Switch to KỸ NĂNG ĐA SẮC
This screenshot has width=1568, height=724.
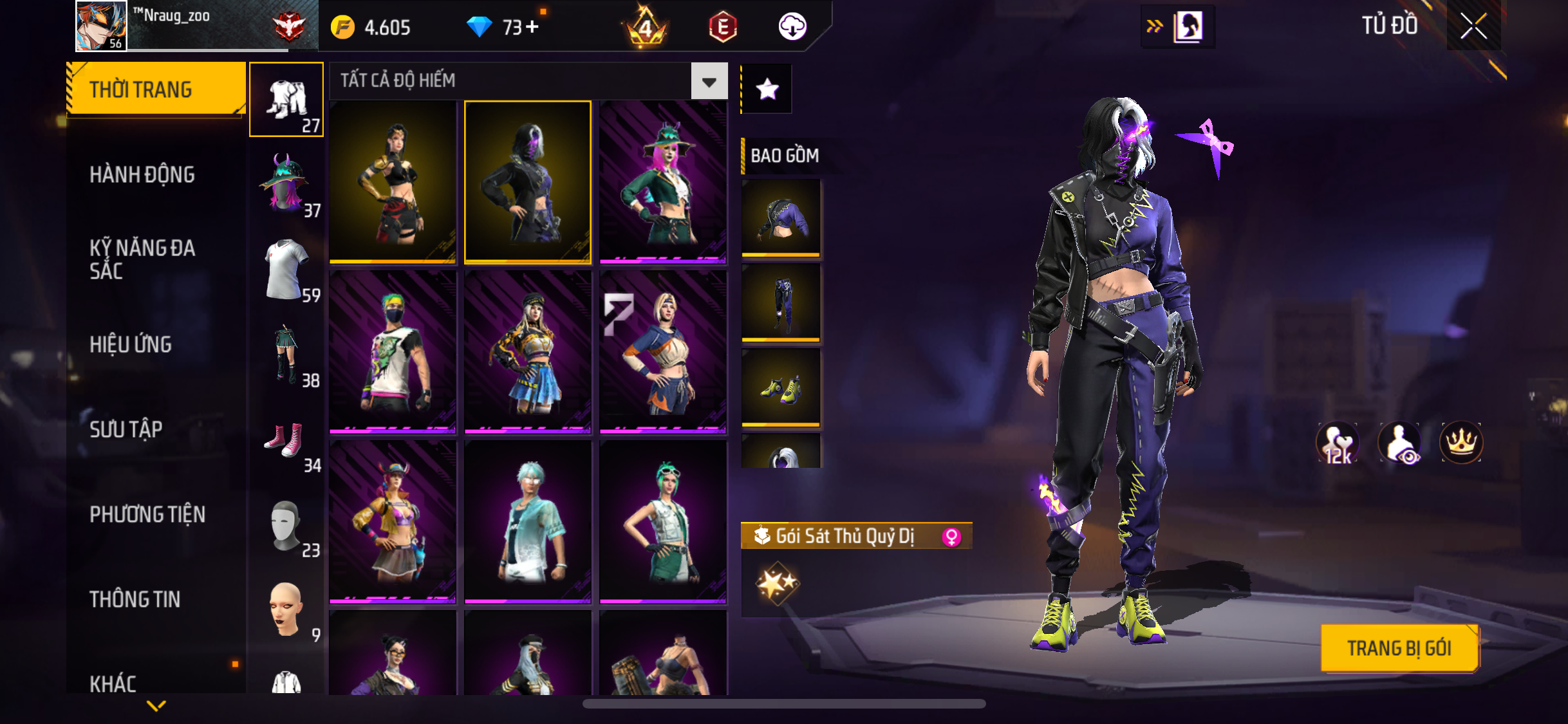point(142,259)
